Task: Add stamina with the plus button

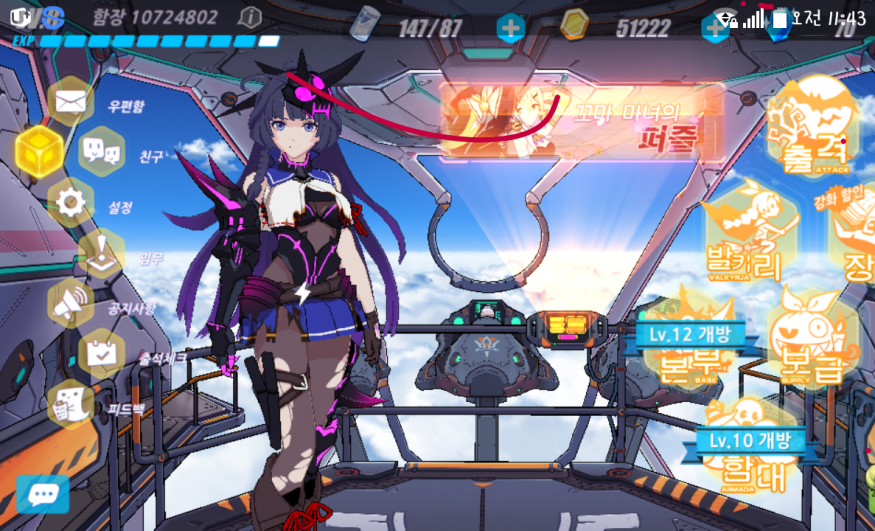Action: point(511,27)
